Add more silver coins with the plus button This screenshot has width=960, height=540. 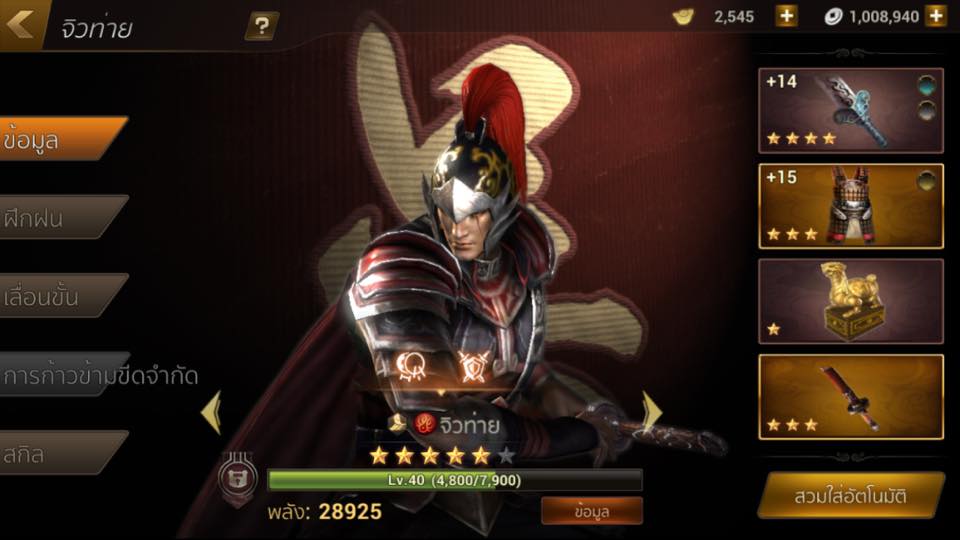pyautogui.click(x=936, y=16)
